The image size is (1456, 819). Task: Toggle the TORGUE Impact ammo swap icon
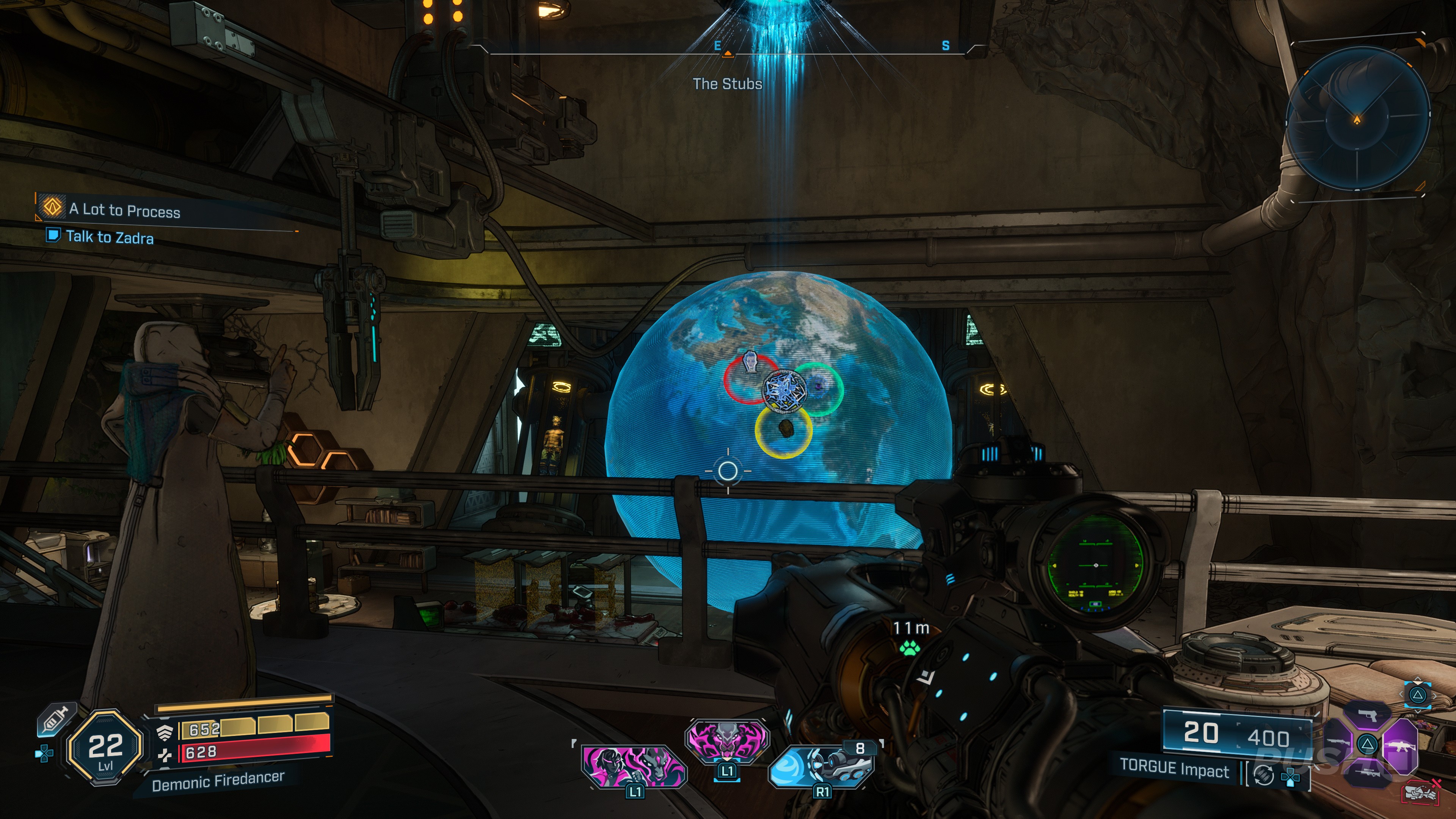(x=1264, y=774)
